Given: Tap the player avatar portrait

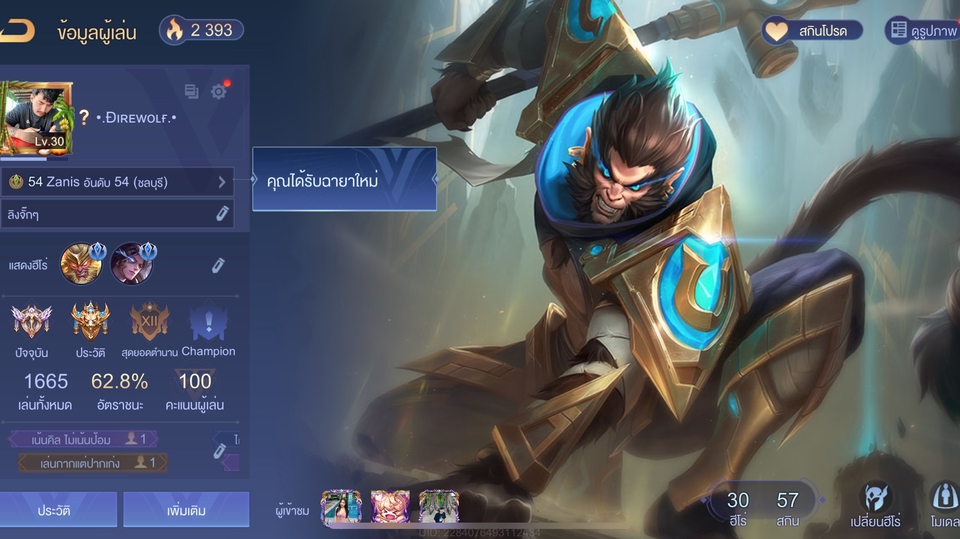Looking at the screenshot, I should point(36,119).
